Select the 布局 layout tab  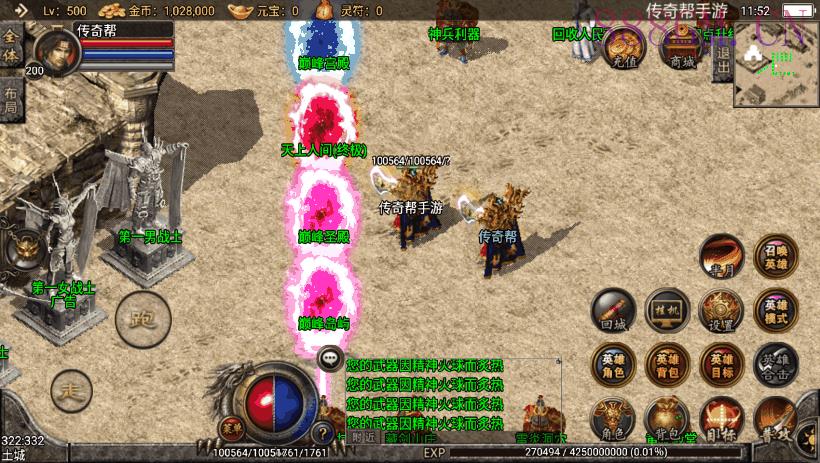coord(11,97)
